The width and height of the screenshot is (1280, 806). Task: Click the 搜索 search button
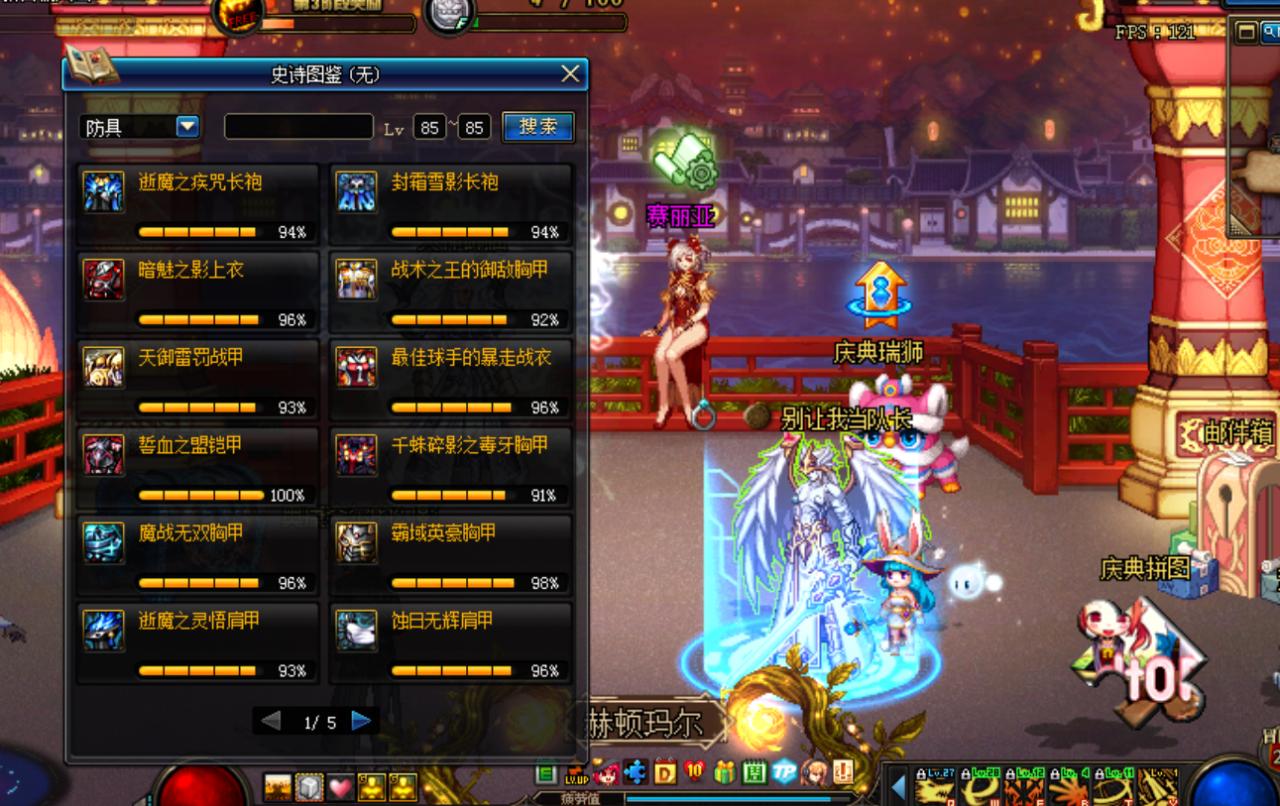(539, 126)
